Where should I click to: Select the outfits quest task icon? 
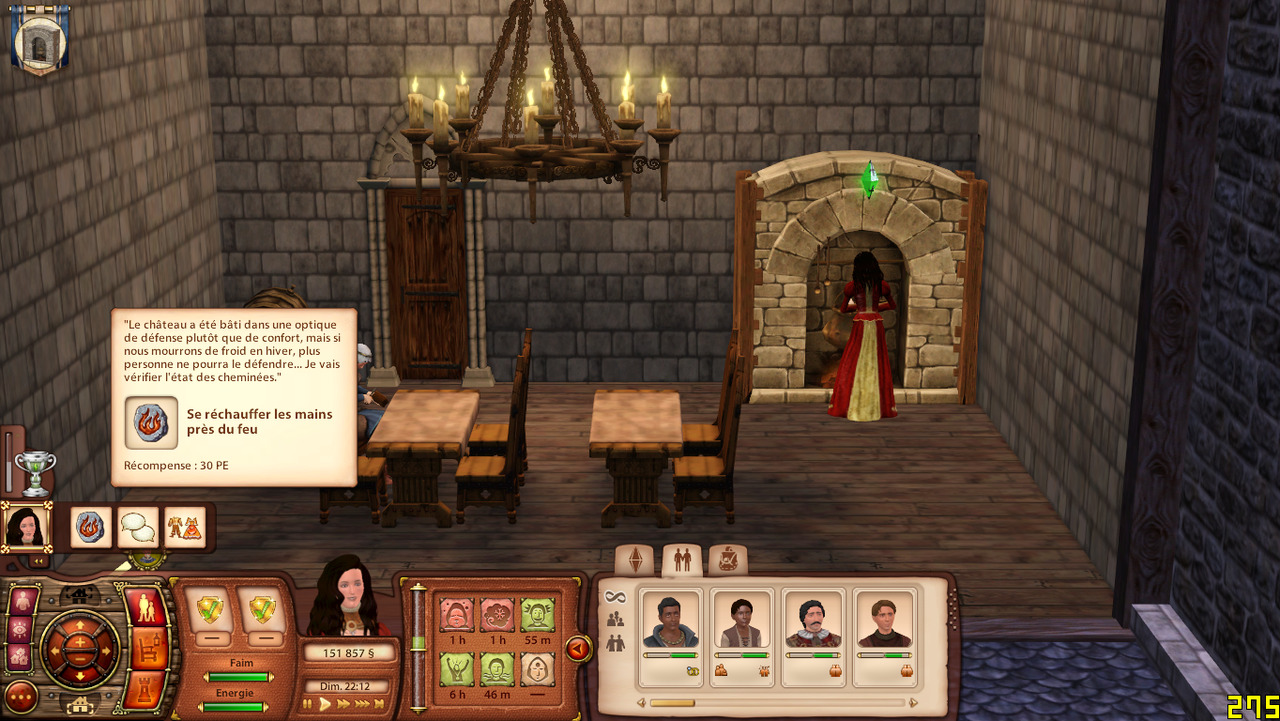184,527
